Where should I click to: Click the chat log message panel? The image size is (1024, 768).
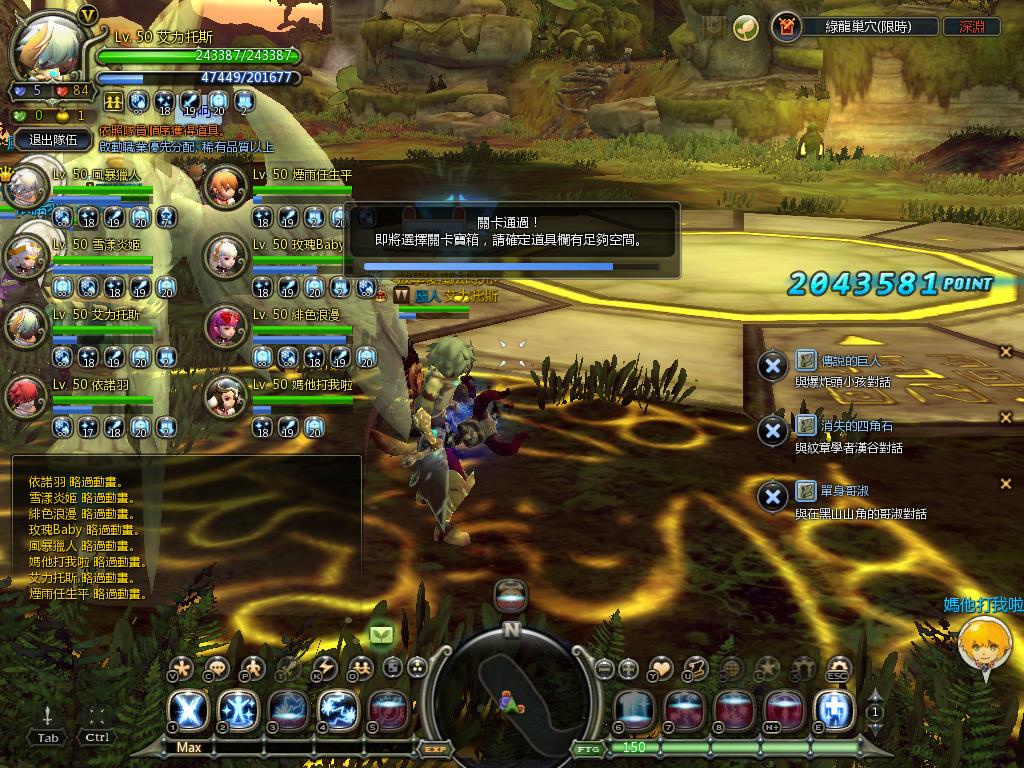coord(187,530)
